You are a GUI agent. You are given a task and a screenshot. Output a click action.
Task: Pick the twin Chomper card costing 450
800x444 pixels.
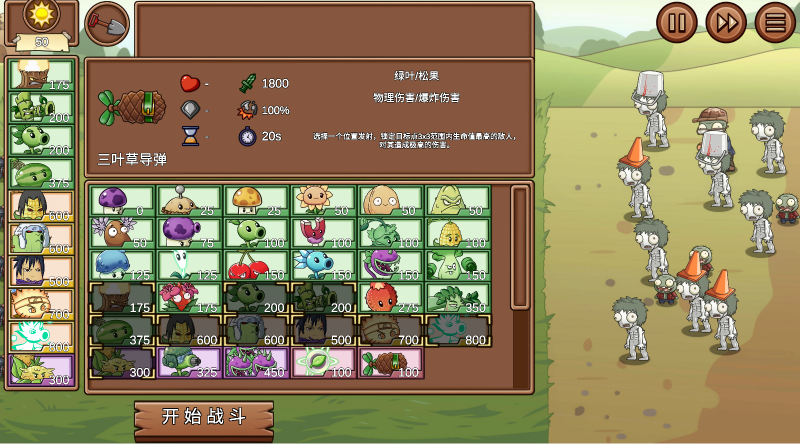257,363
